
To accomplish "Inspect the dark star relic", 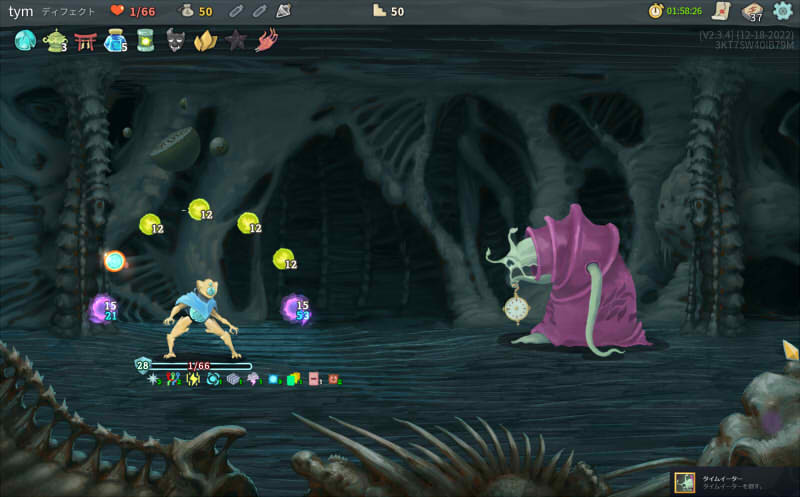I will pos(236,41).
